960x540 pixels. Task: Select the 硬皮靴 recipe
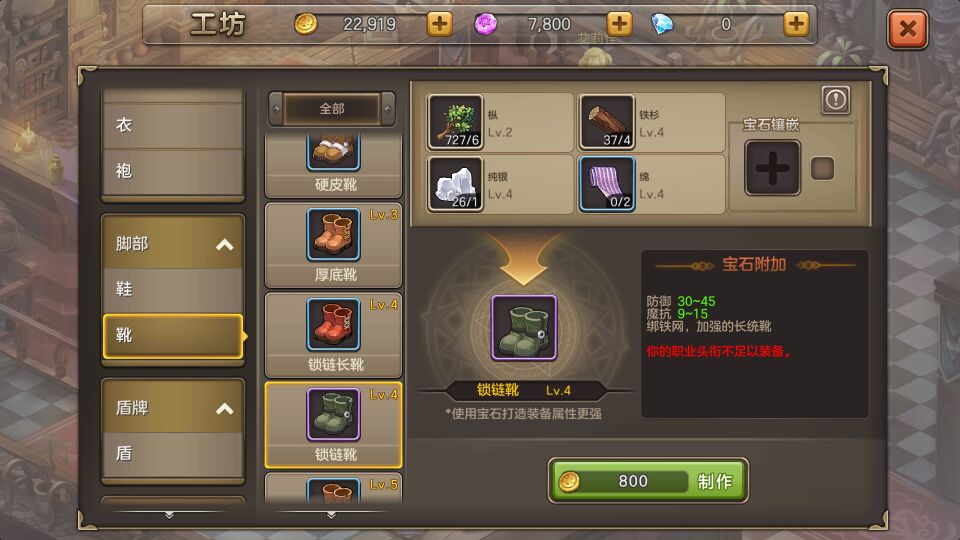click(x=334, y=166)
